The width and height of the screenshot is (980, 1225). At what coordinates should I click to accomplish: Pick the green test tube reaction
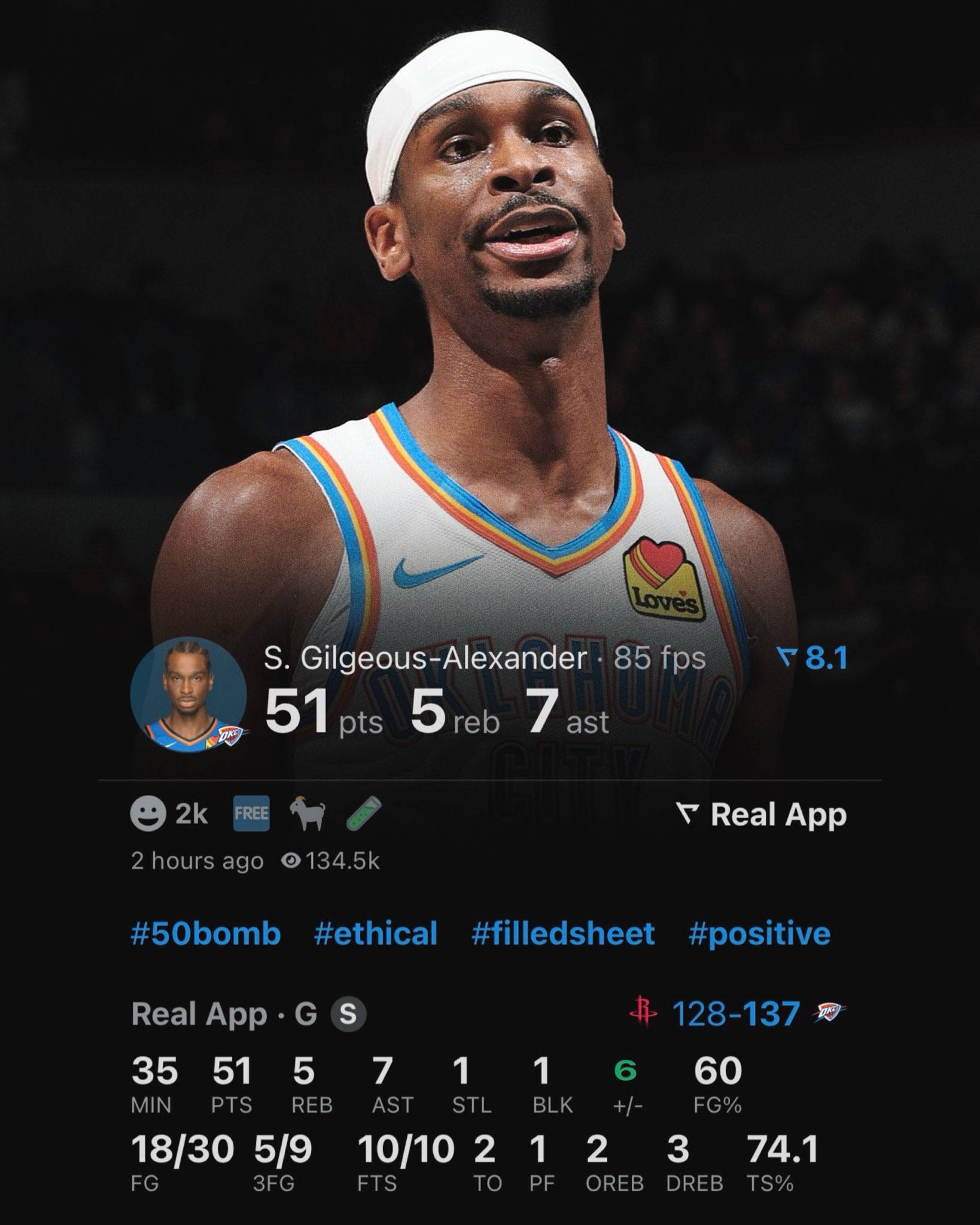point(363,815)
